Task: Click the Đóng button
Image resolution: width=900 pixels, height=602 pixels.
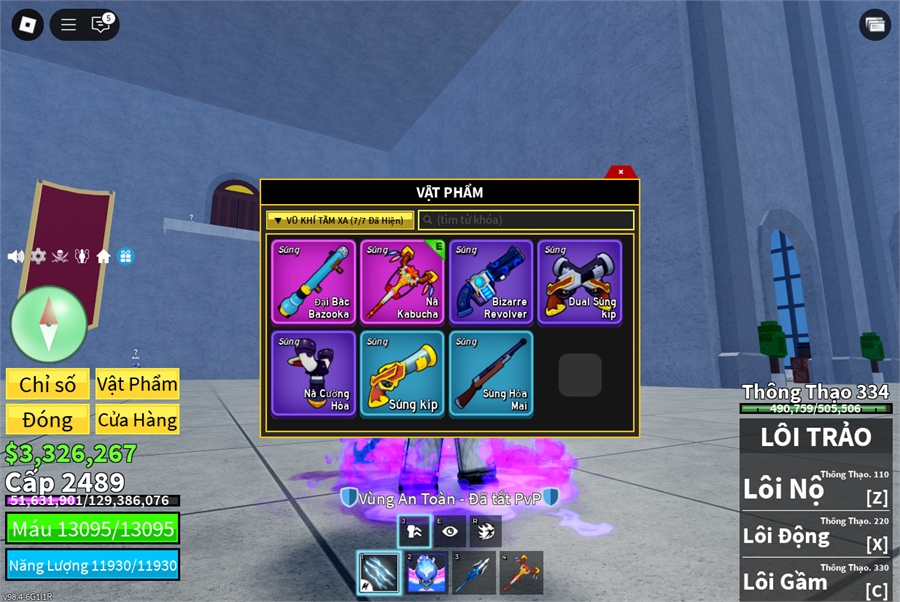Action: coord(48,420)
